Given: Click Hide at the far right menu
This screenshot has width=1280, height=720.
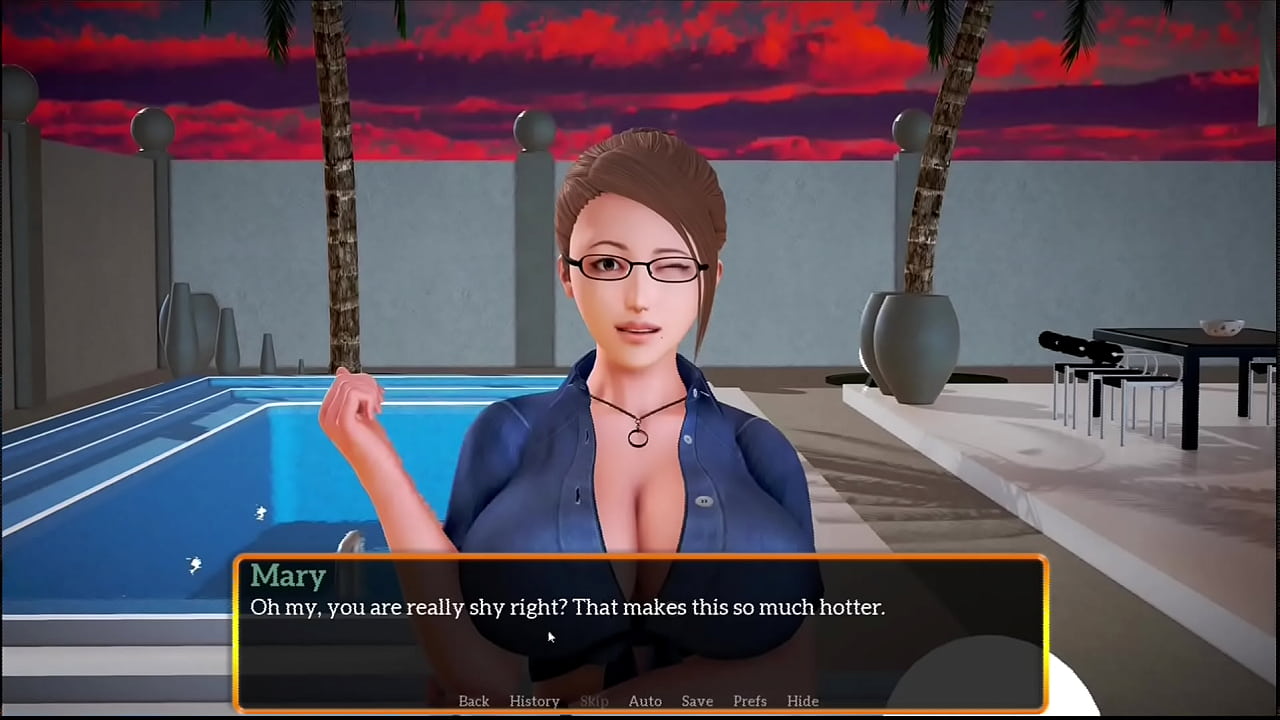Looking at the screenshot, I should (803, 701).
